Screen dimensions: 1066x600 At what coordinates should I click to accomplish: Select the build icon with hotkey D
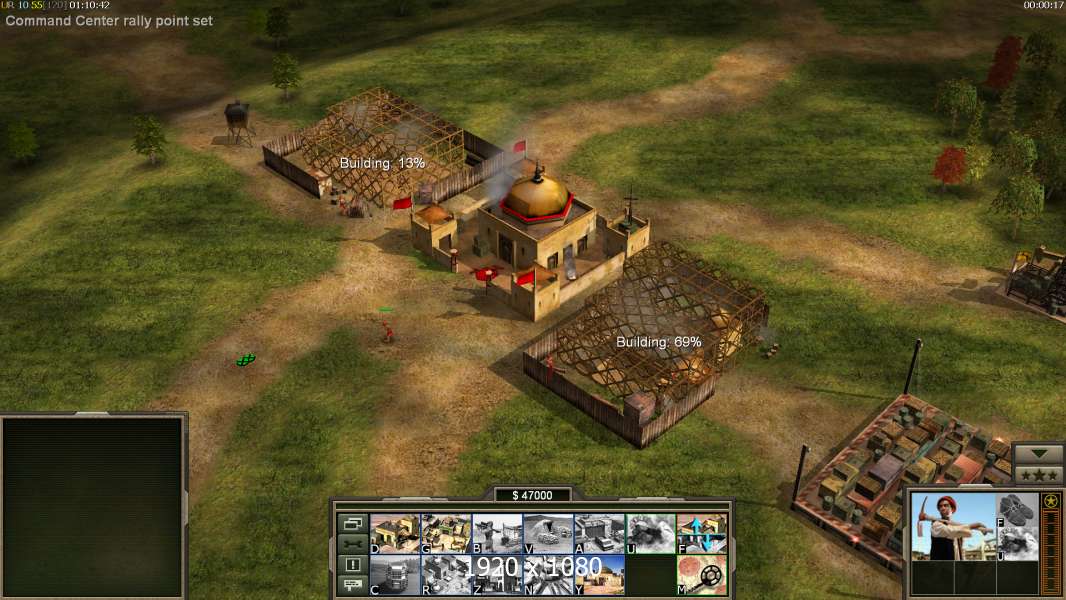pyautogui.click(x=395, y=534)
